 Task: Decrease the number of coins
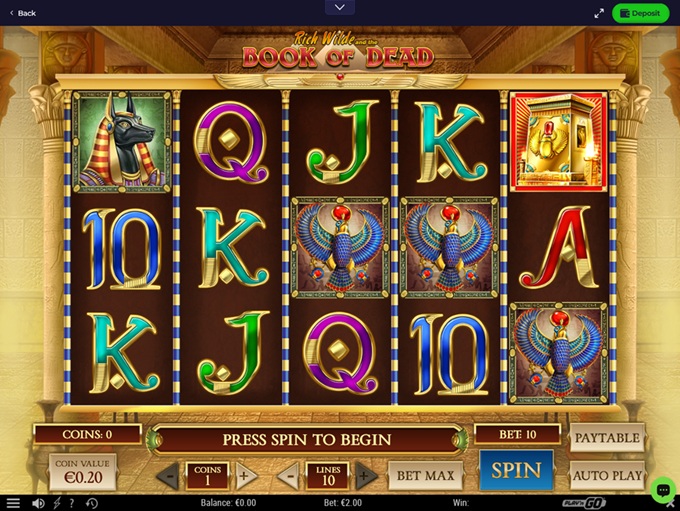click(168, 476)
